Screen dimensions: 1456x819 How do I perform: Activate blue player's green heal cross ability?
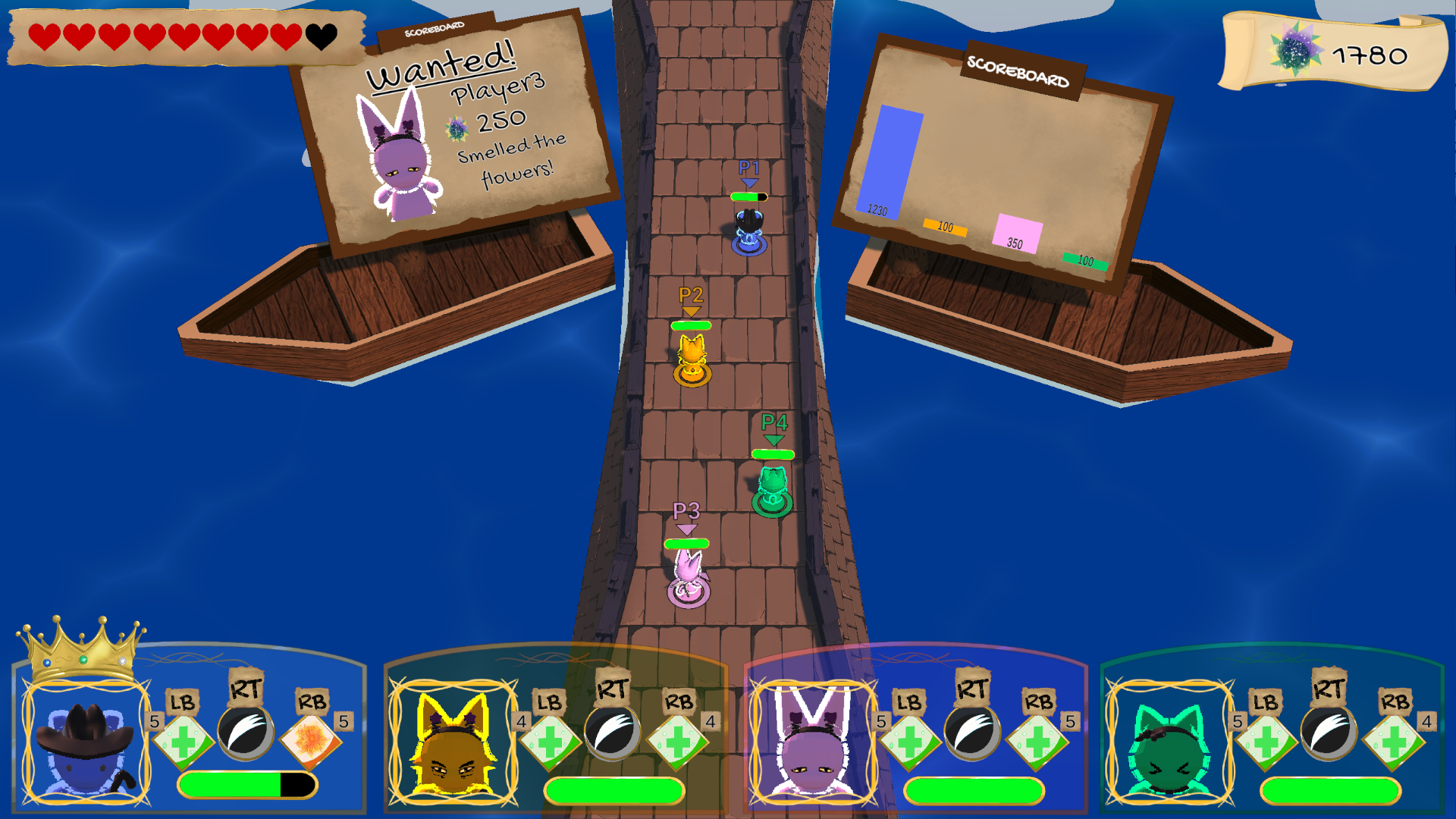[183, 740]
